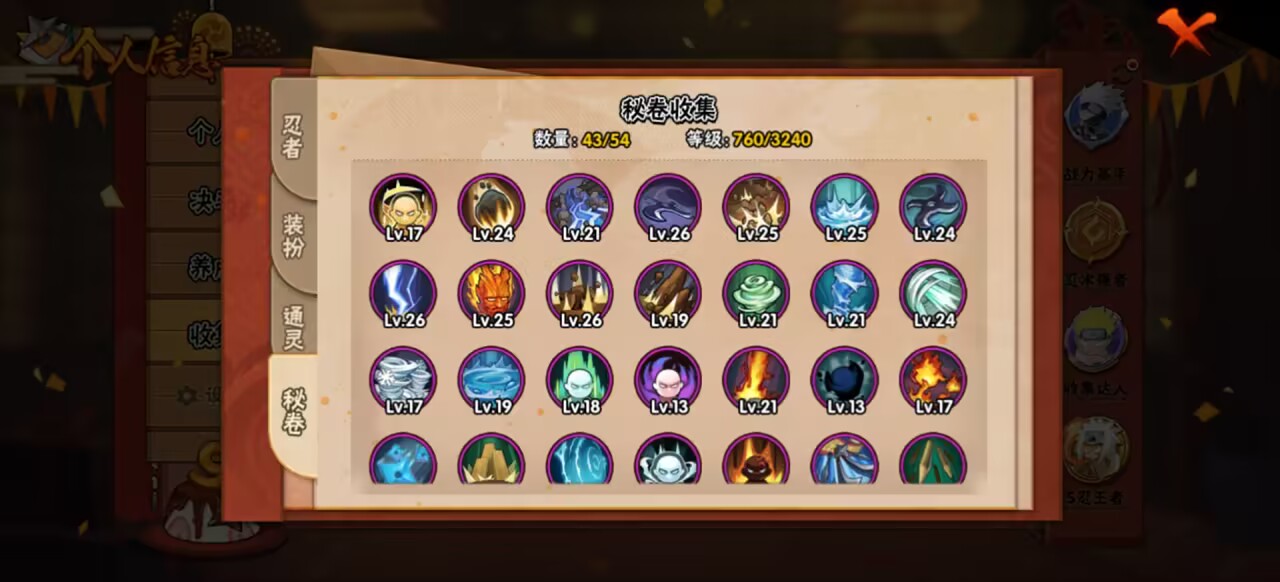Open the wooden log scroll Lv.19
Viewport: 1280px width, 582px height.
pos(668,293)
